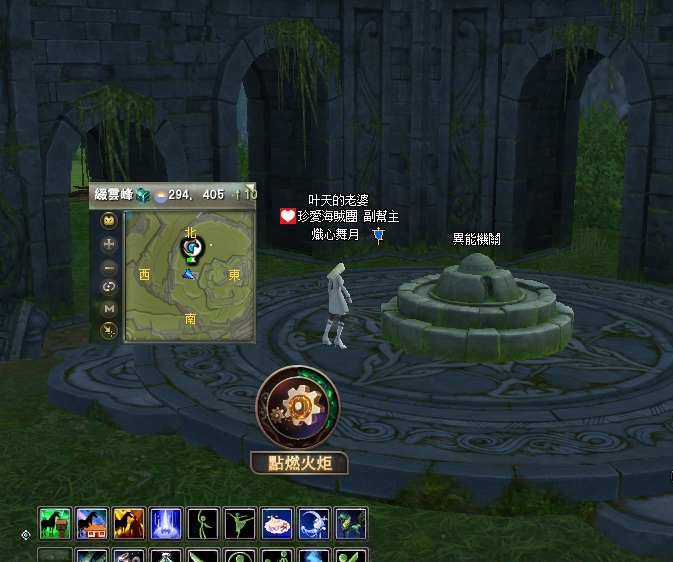Activate the orange horse and rider skill
Viewport: 673px width, 562px height.
(x=128, y=523)
